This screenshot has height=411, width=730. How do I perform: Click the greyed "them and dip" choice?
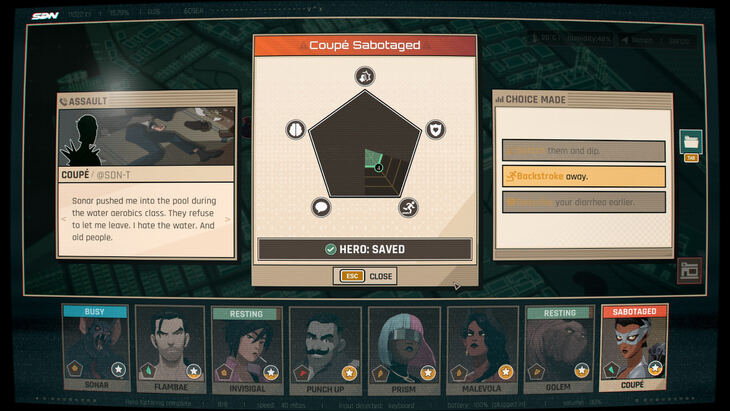point(584,151)
